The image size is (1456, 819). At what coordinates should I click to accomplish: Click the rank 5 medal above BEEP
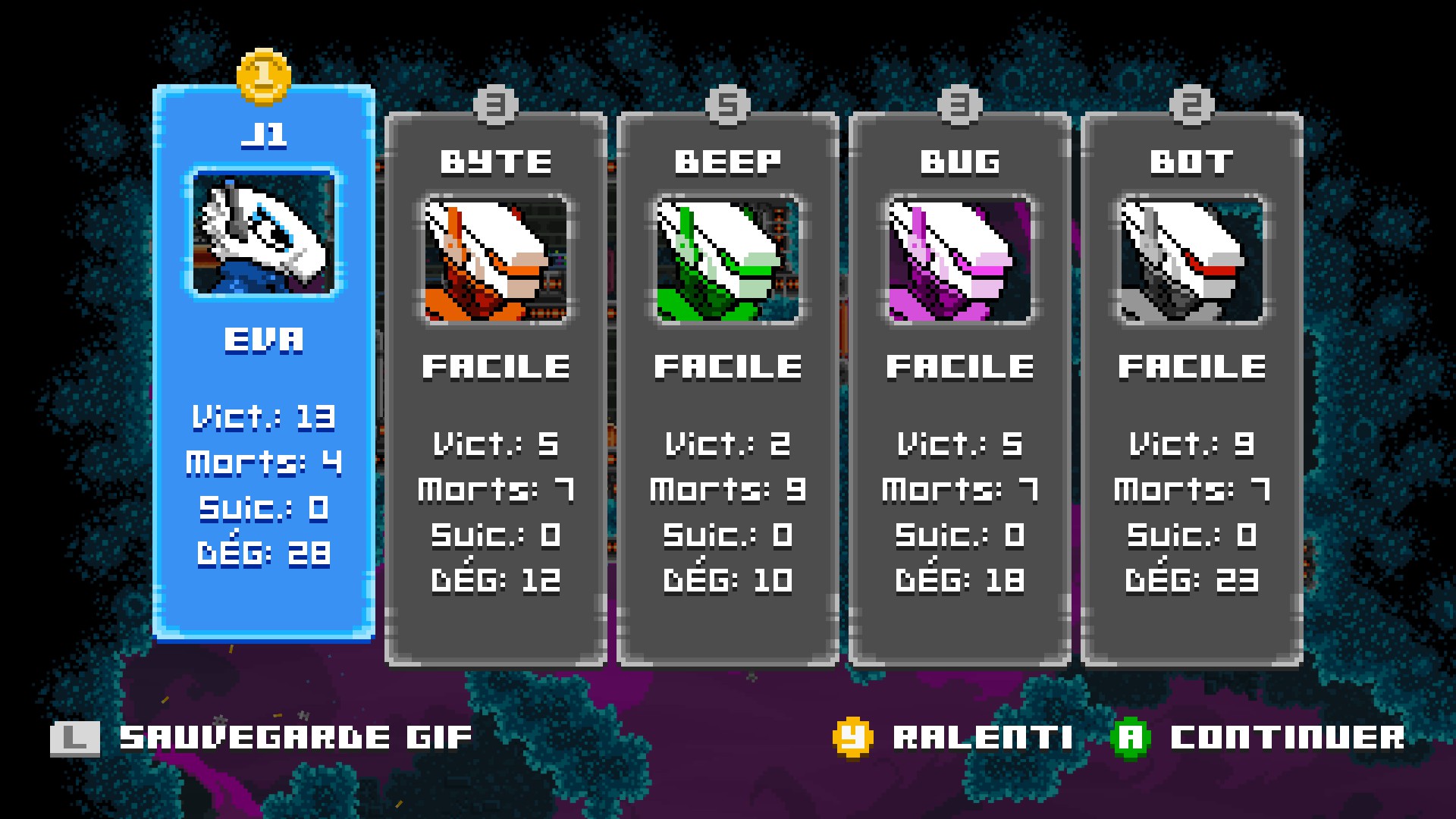point(726,106)
